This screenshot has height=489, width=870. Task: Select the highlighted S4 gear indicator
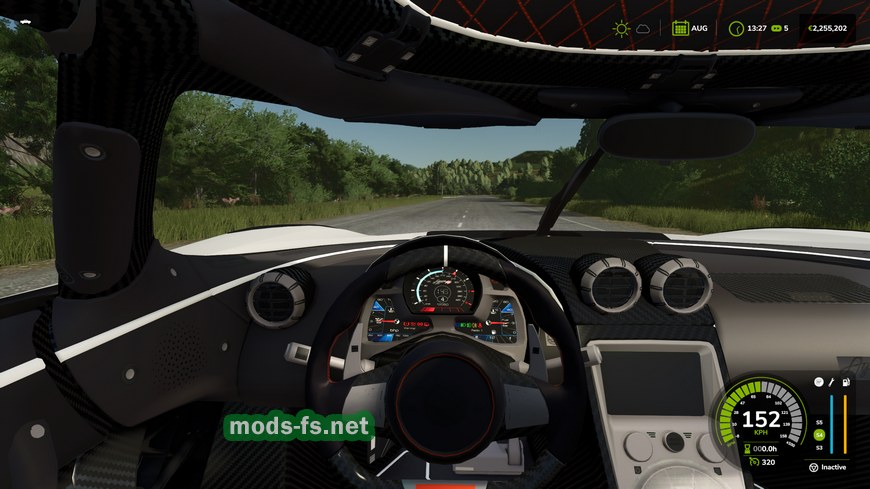(819, 434)
